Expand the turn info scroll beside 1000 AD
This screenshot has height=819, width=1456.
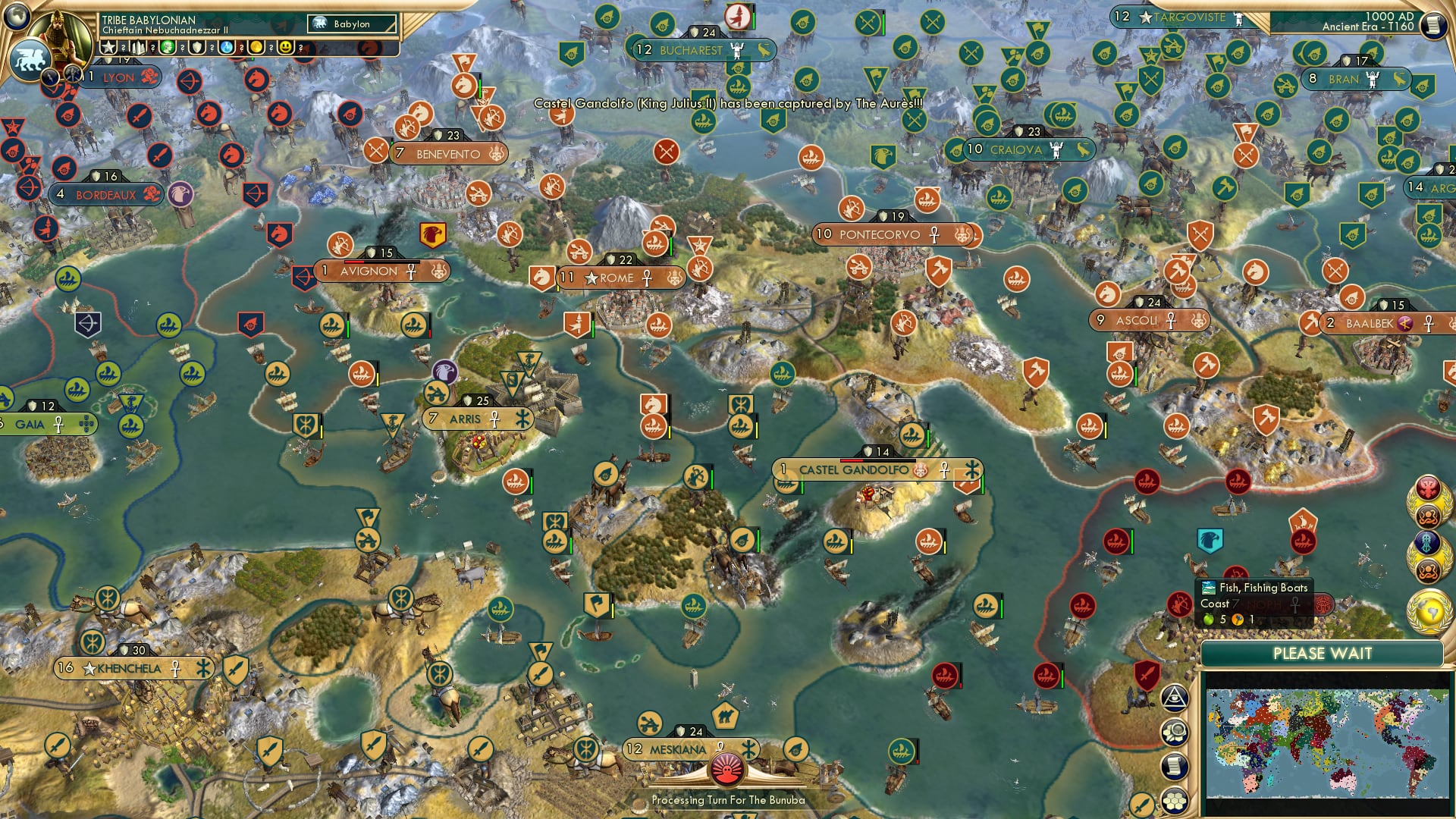click(x=1434, y=25)
